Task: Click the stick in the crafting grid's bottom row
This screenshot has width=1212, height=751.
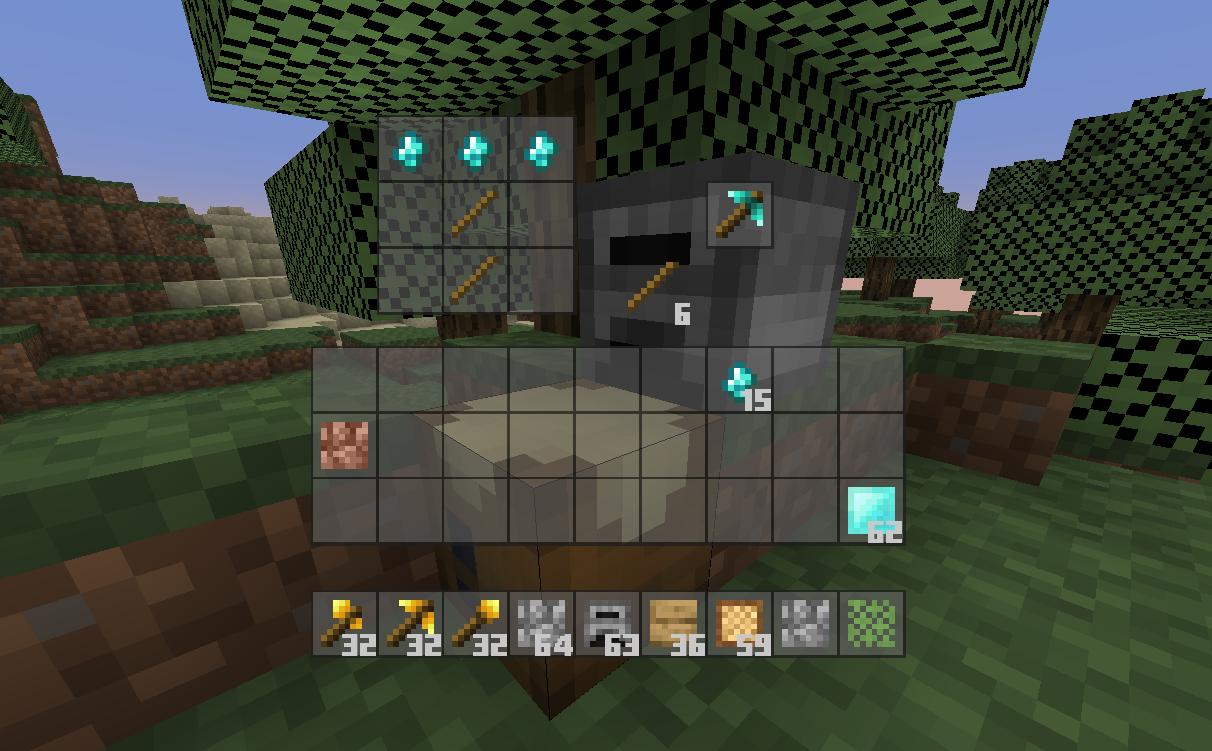Action: coord(476,281)
